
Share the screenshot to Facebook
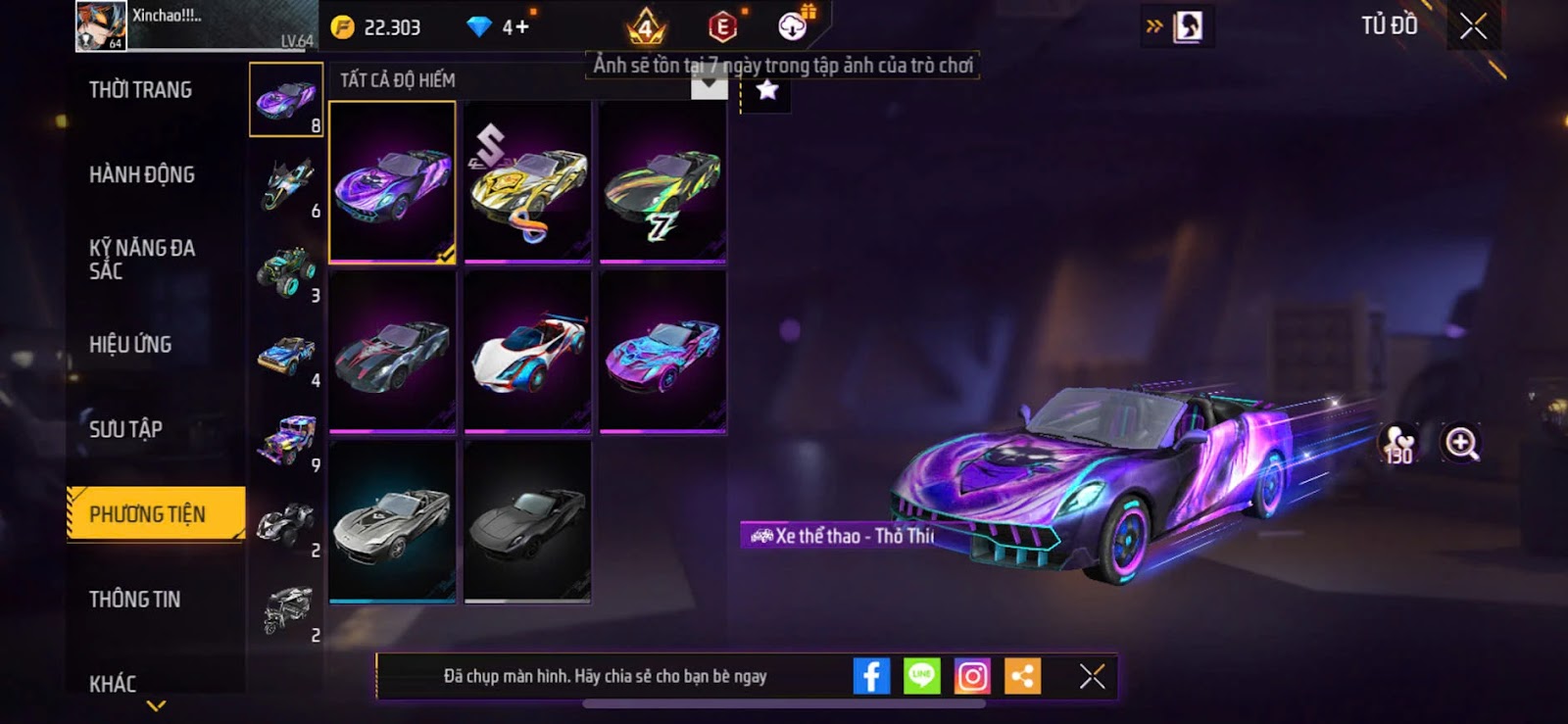[871, 676]
